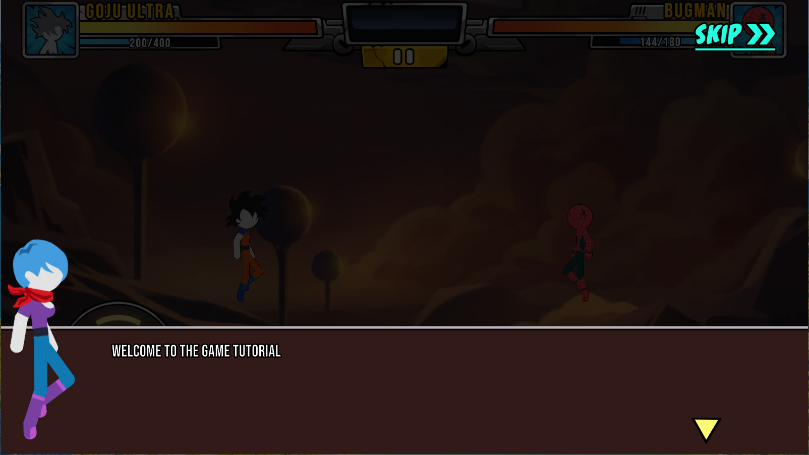Click Goju Ultra's portrait
The width and height of the screenshot is (809, 455).
pyautogui.click(x=51, y=30)
